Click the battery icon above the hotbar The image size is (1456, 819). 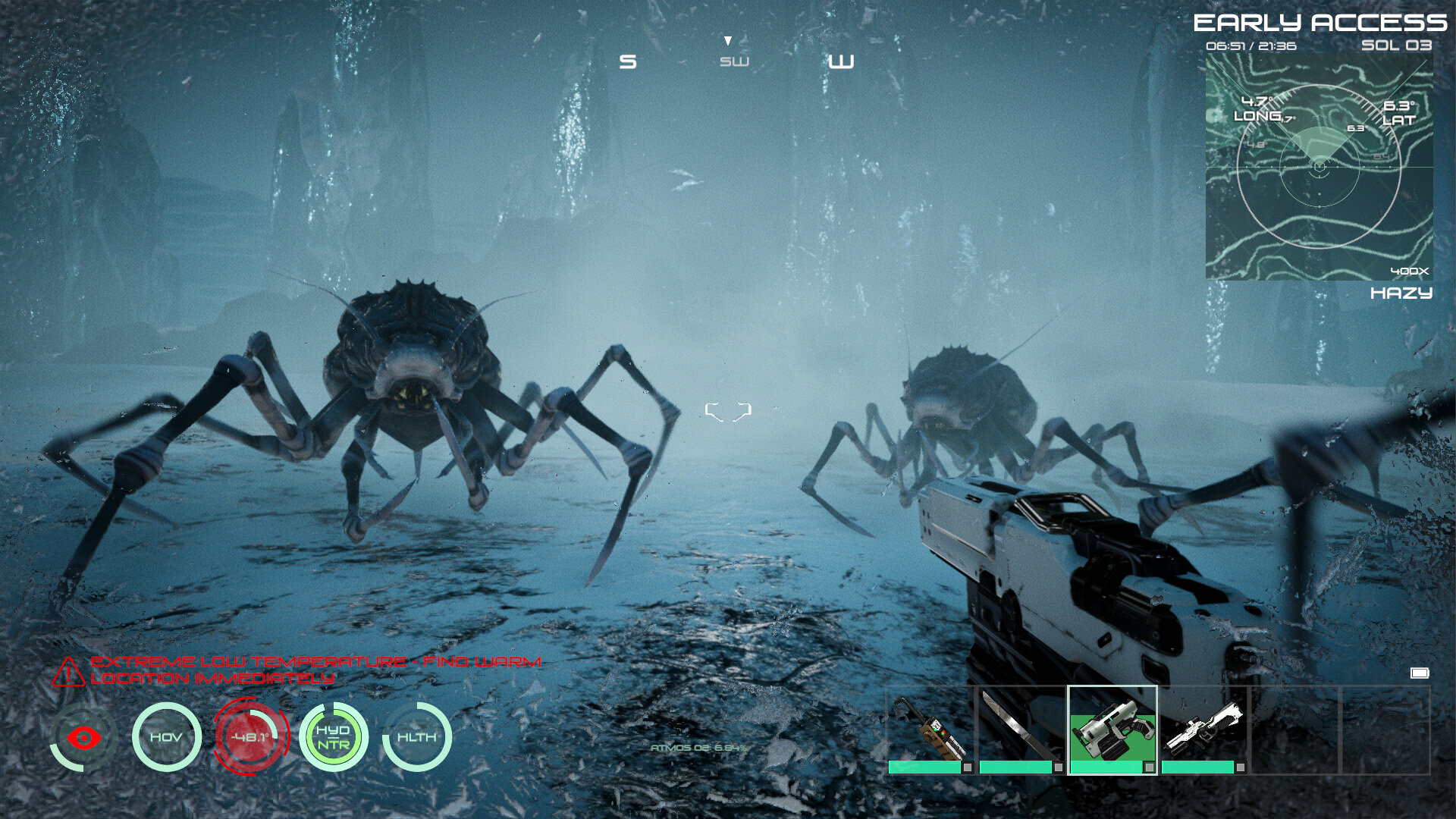pyautogui.click(x=1420, y=673)
